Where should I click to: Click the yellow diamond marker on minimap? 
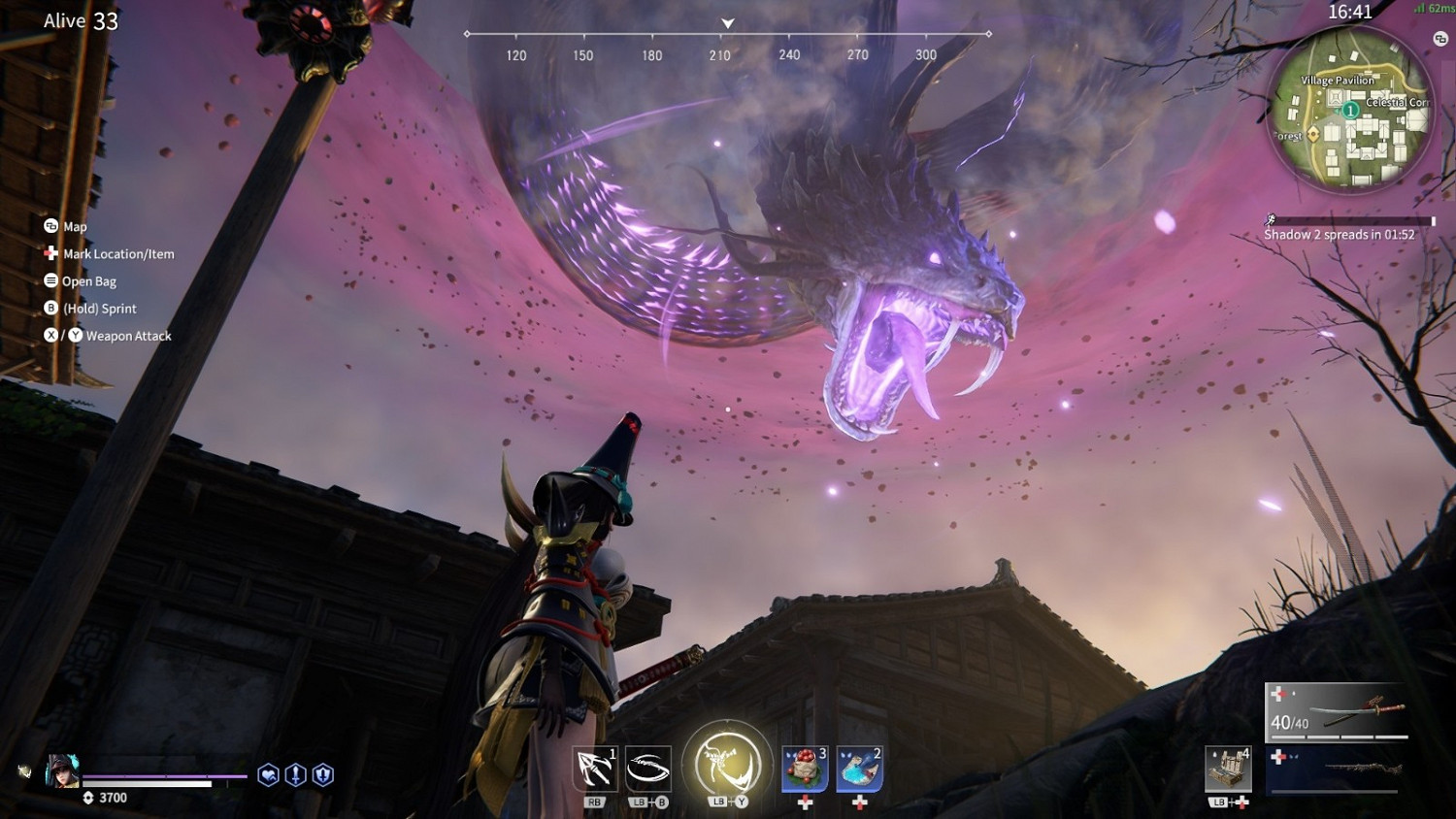[1313, 134]
